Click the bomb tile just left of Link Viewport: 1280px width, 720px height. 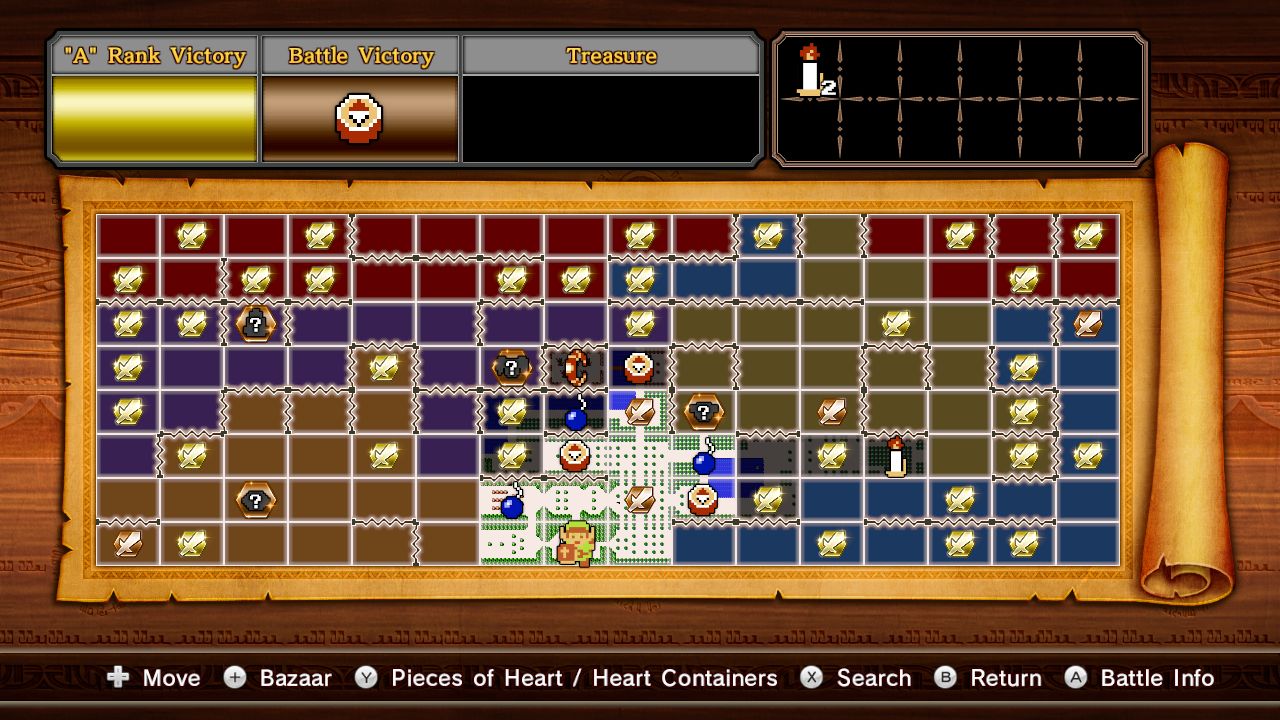510,505
